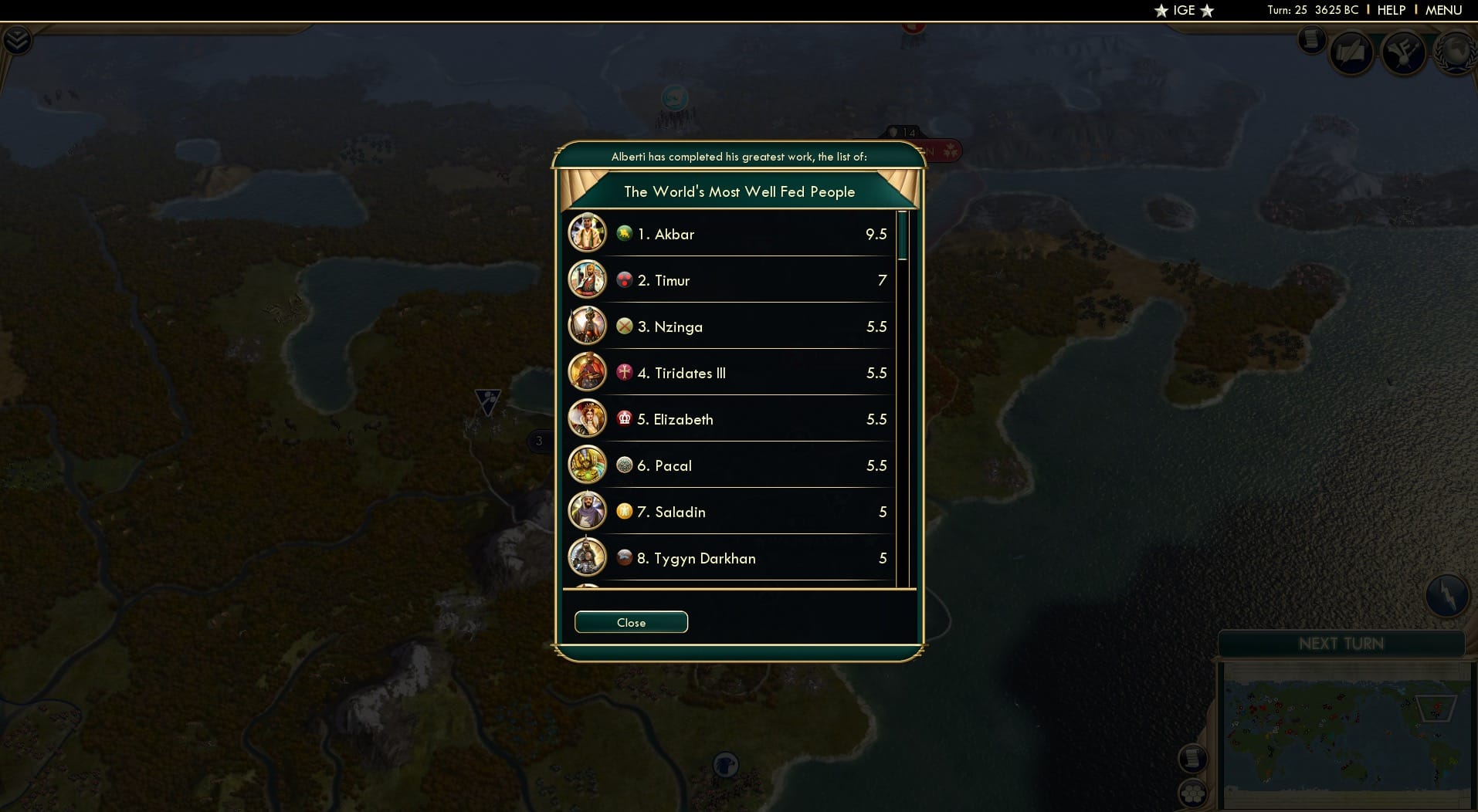Open the Culture overview icon
The width and height of the screenshot is (1478, 812).
[x=1403, y=52]
